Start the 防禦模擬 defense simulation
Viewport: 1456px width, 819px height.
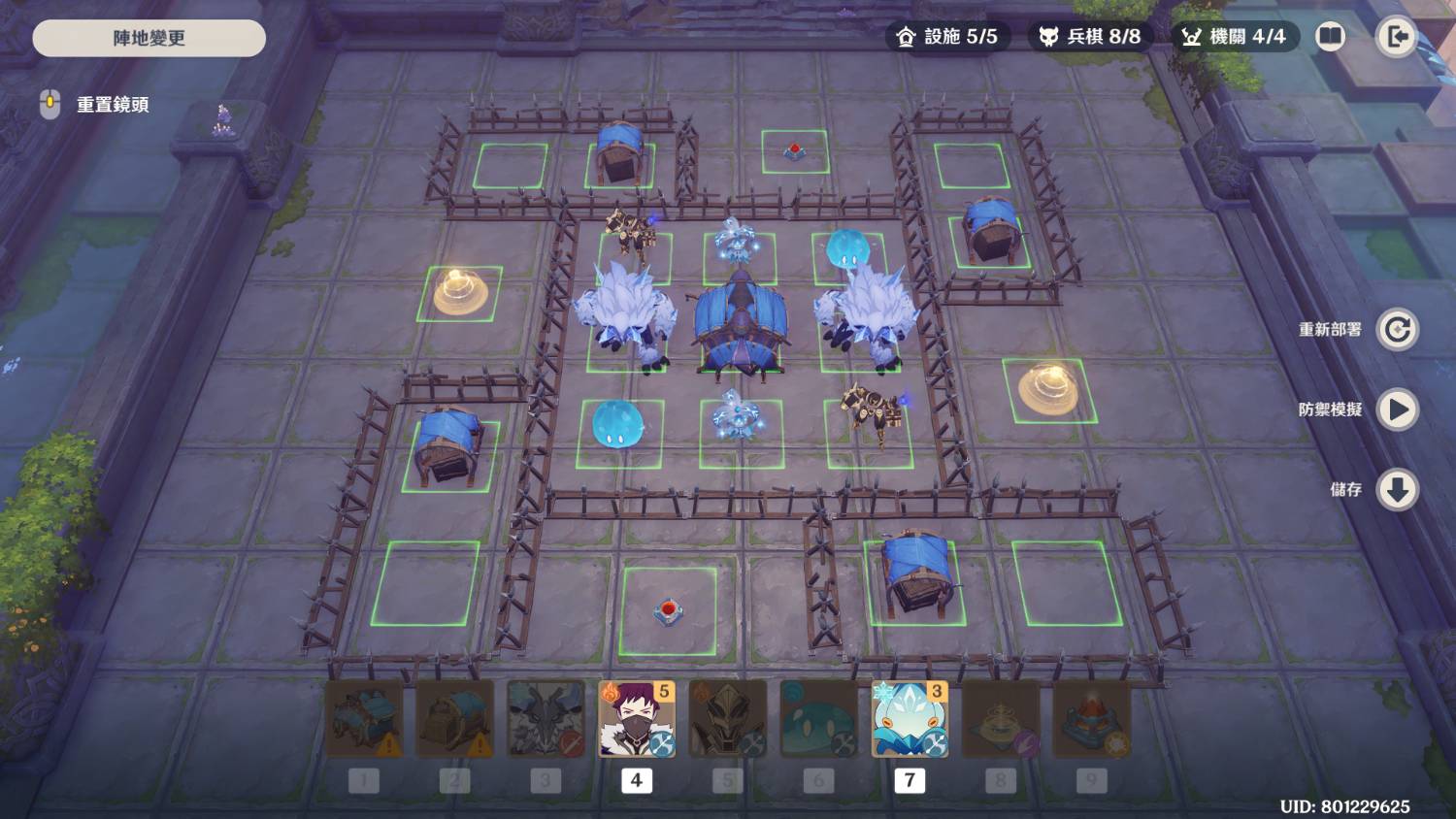point(1397,409)
